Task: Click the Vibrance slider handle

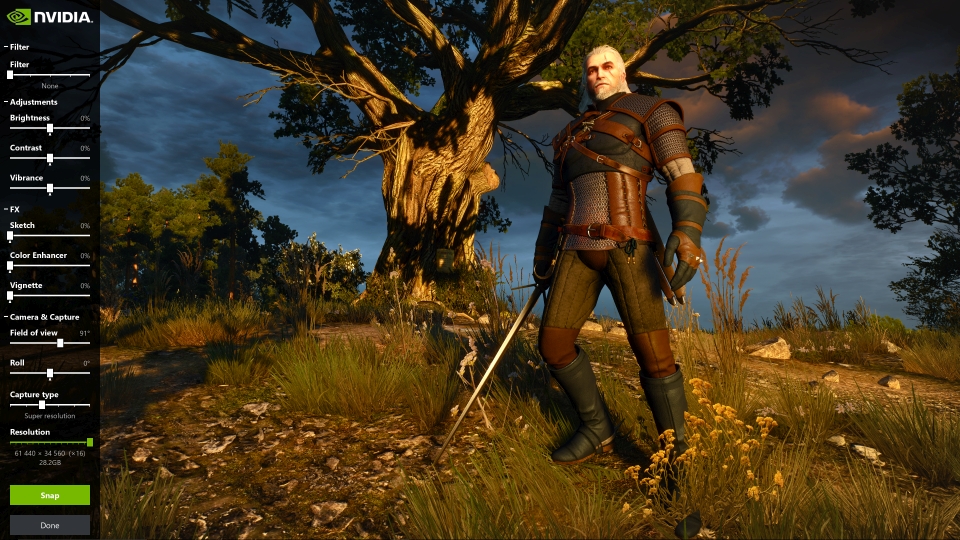Action: tap(50, 188)
